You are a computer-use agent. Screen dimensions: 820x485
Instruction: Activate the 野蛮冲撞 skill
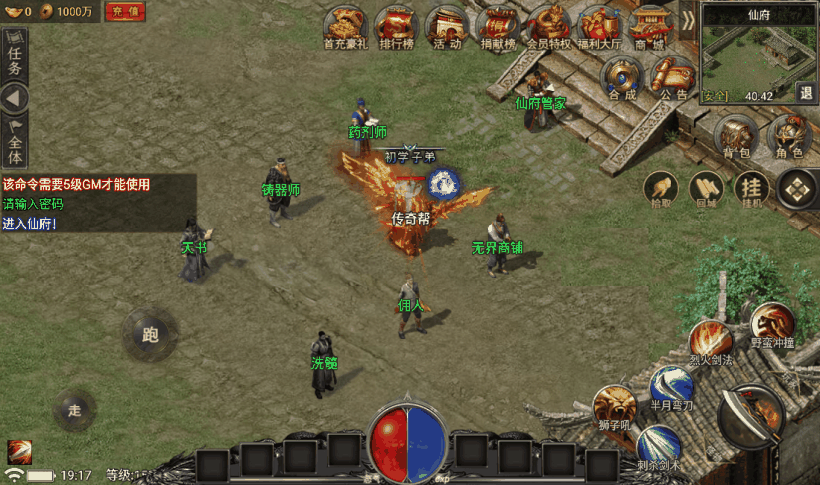(772, 323)
